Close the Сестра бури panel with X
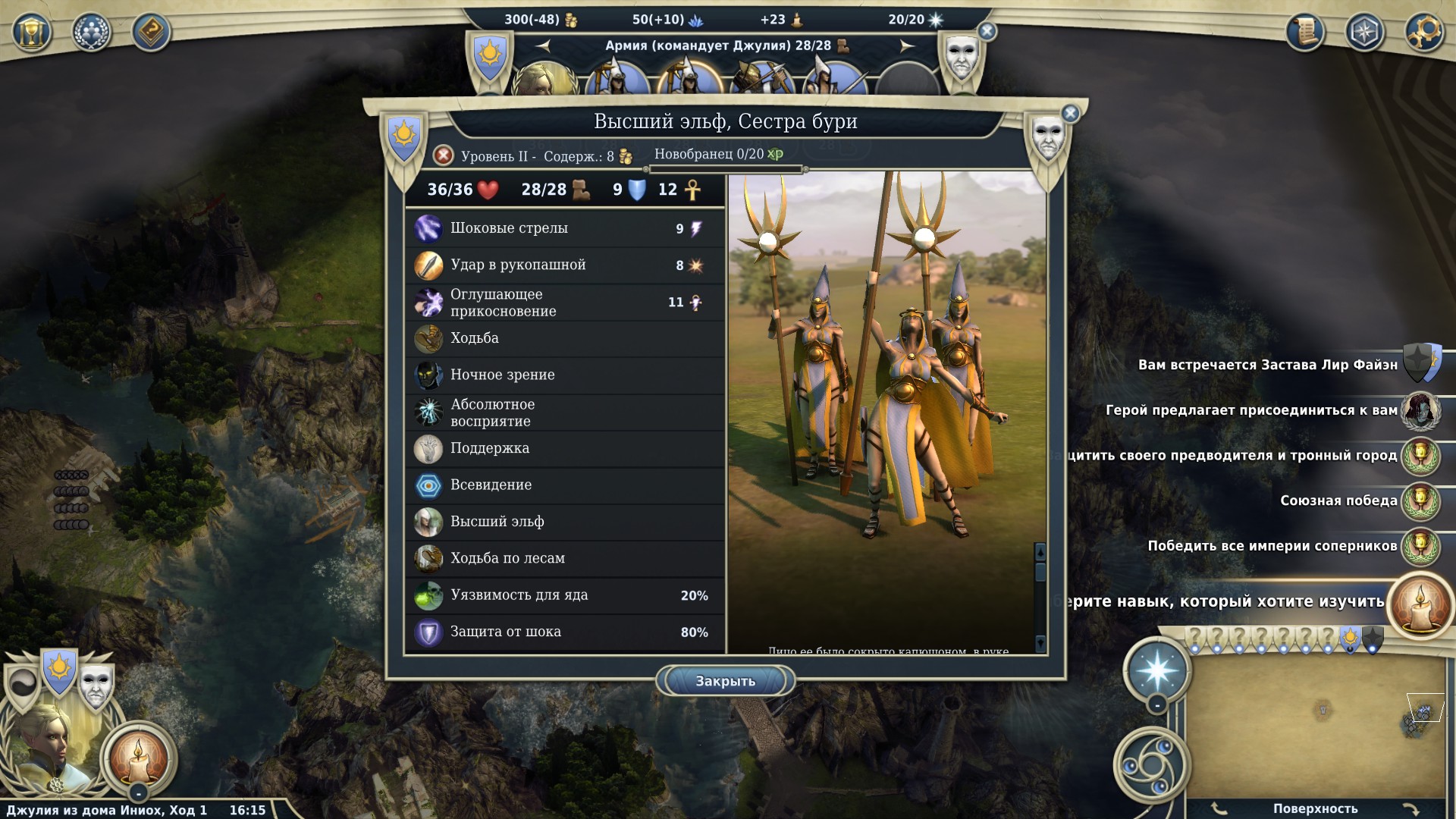 coord(1070,114)
